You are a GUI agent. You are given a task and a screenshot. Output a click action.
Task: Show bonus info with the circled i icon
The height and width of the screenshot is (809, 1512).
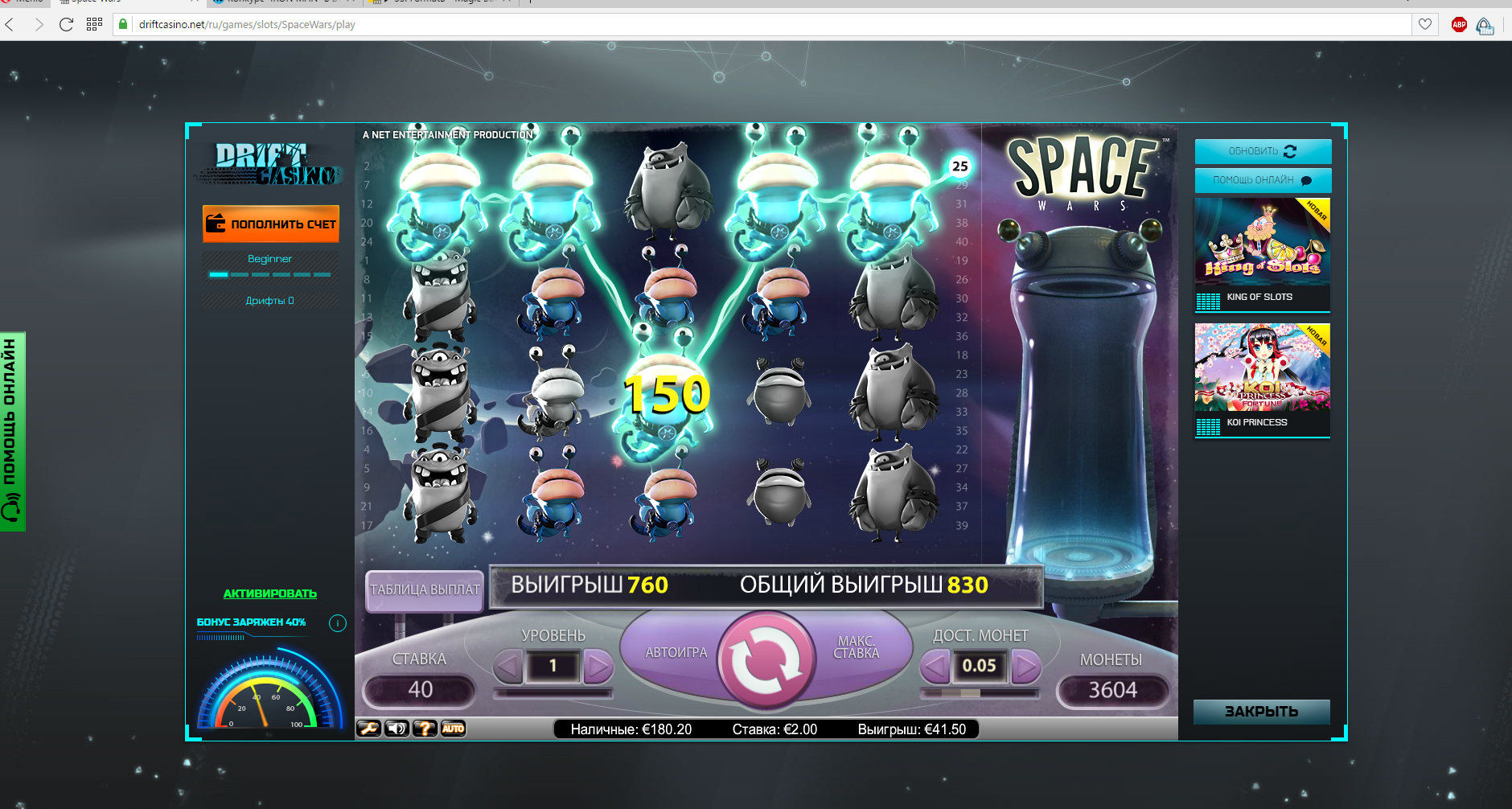pos(338,623)
